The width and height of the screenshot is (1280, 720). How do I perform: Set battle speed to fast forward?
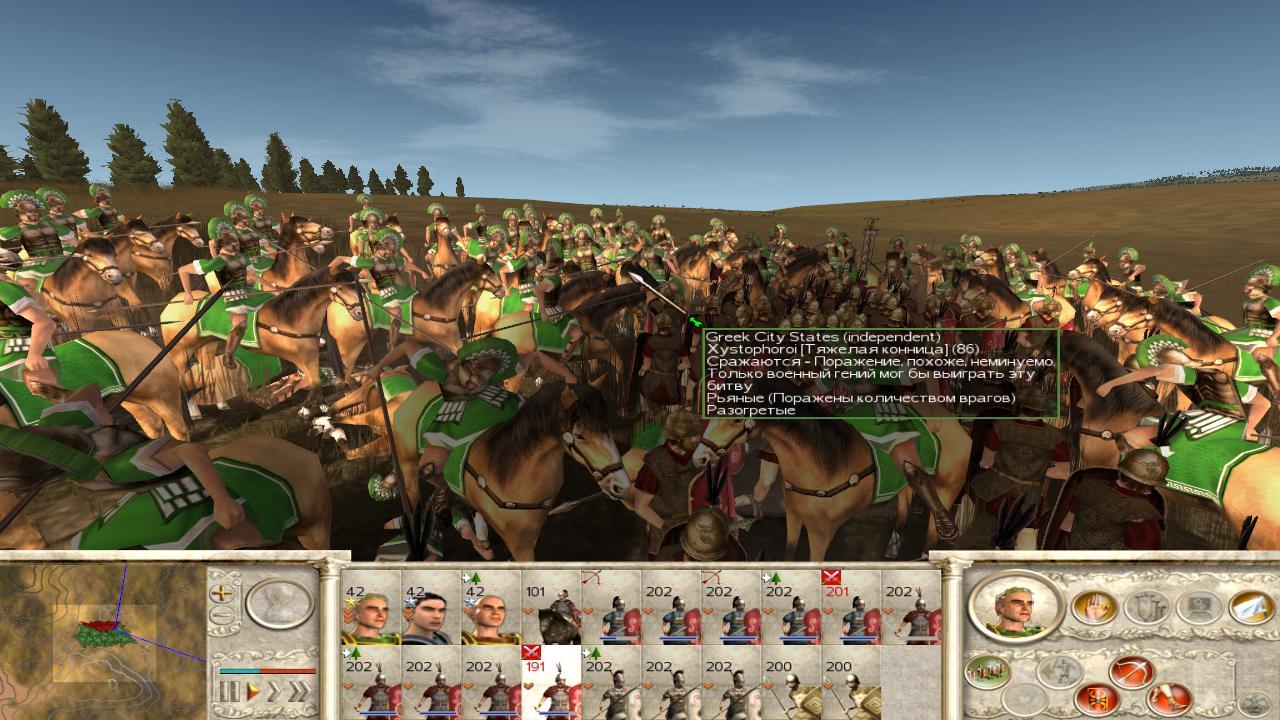[274, 691]
